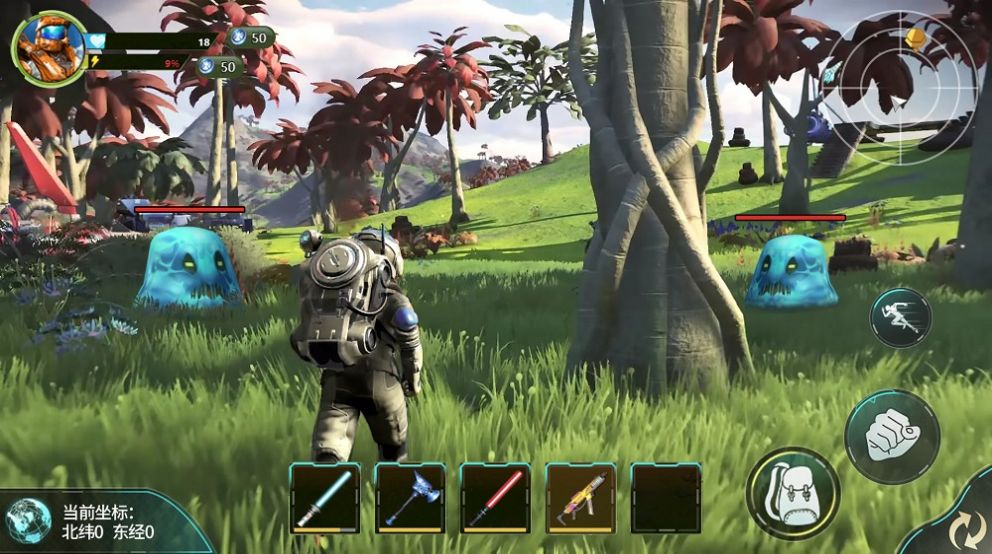Tap the fist attack button
Screen dimensions: 992x554
pyautogui.click(x=892, y=436)
